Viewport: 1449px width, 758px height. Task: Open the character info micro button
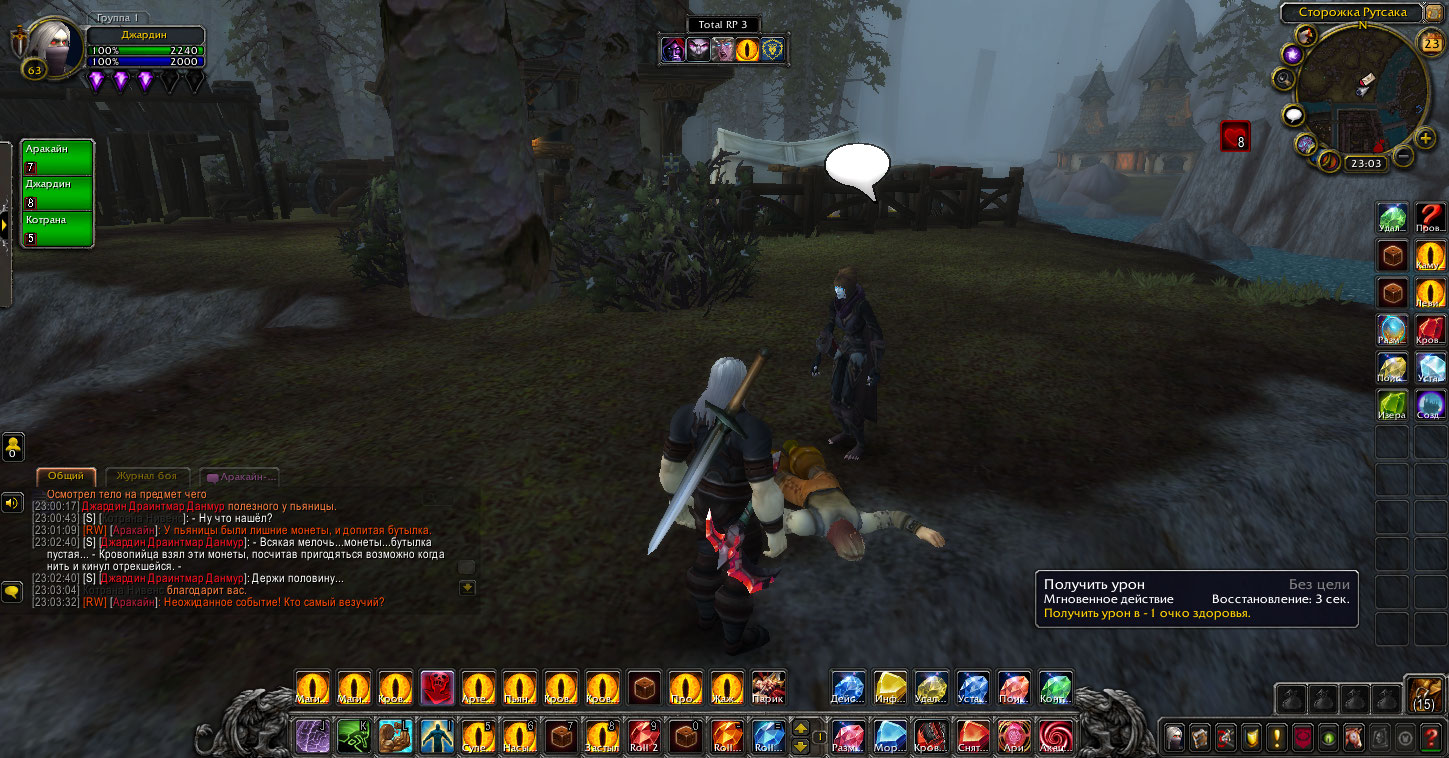[x=1175, y=738]
